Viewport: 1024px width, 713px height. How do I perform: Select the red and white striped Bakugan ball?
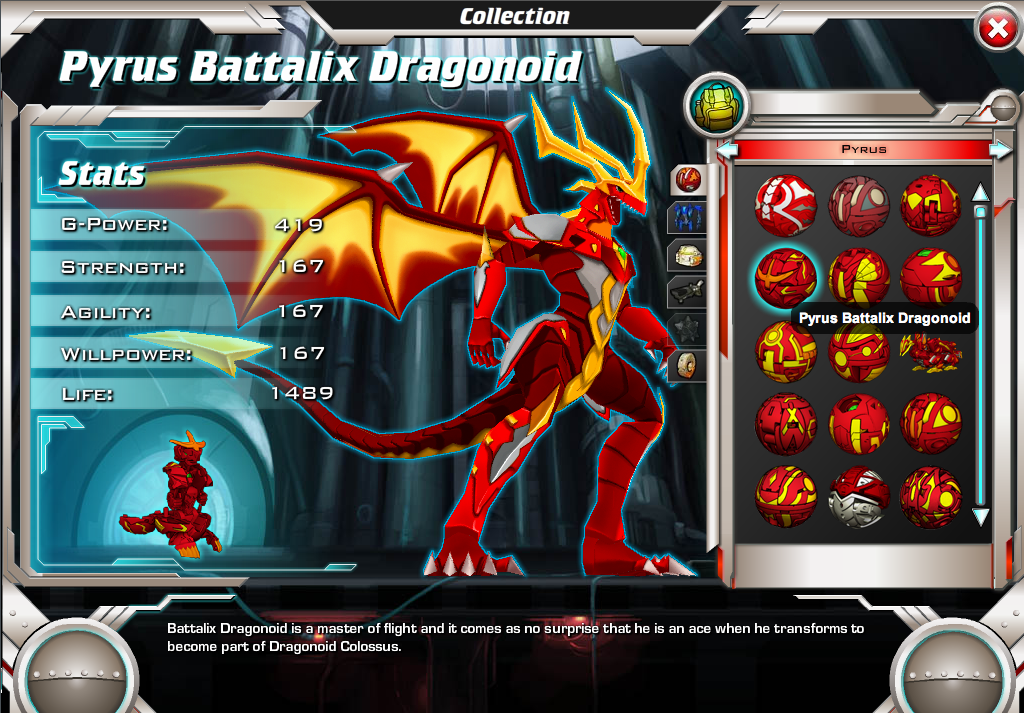click(785, 206)
